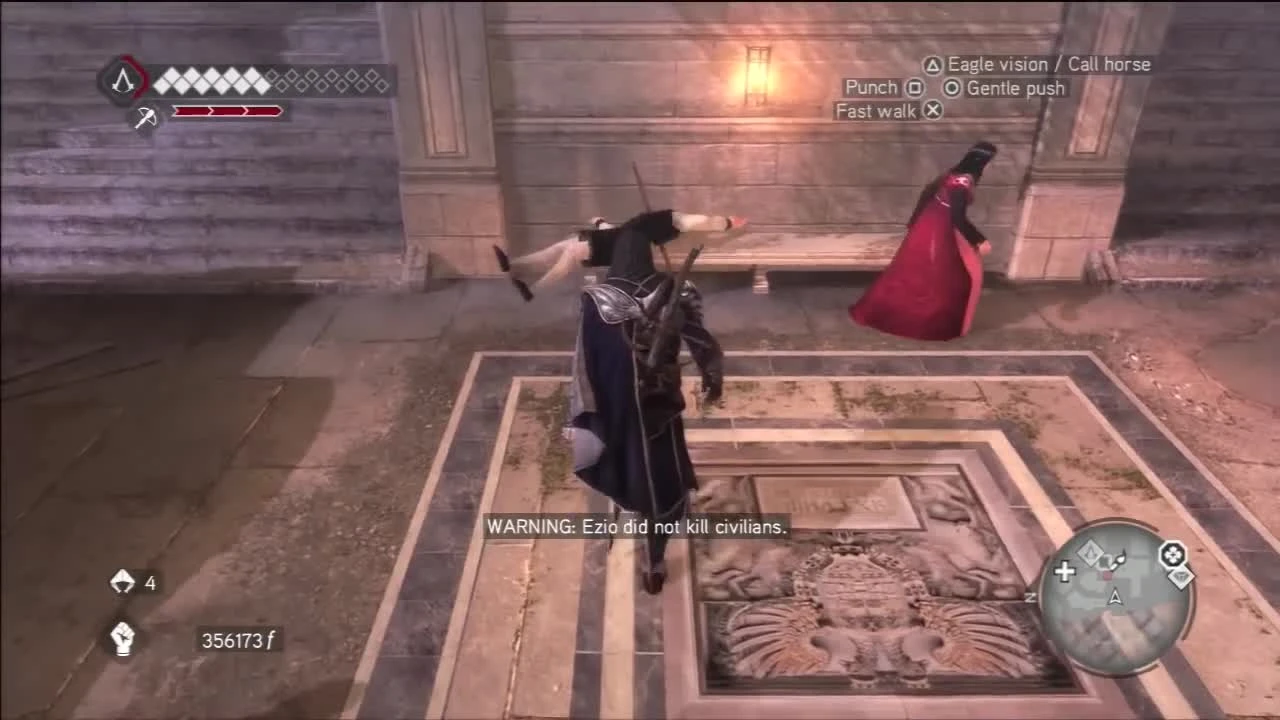Click the triangle Eagle vision button icon

click(930, 64)
